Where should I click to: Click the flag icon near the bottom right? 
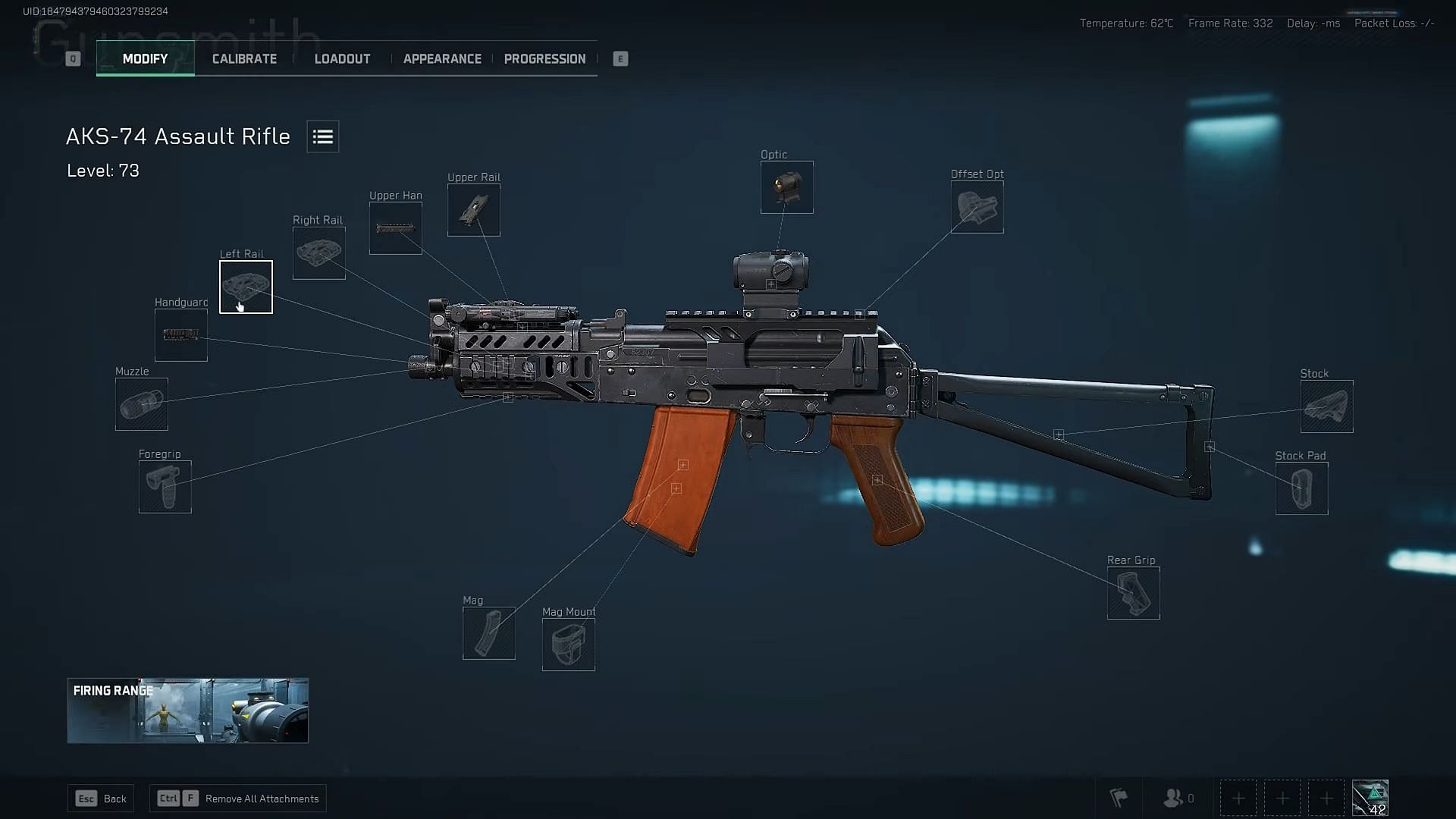(x=1118, y=798)
